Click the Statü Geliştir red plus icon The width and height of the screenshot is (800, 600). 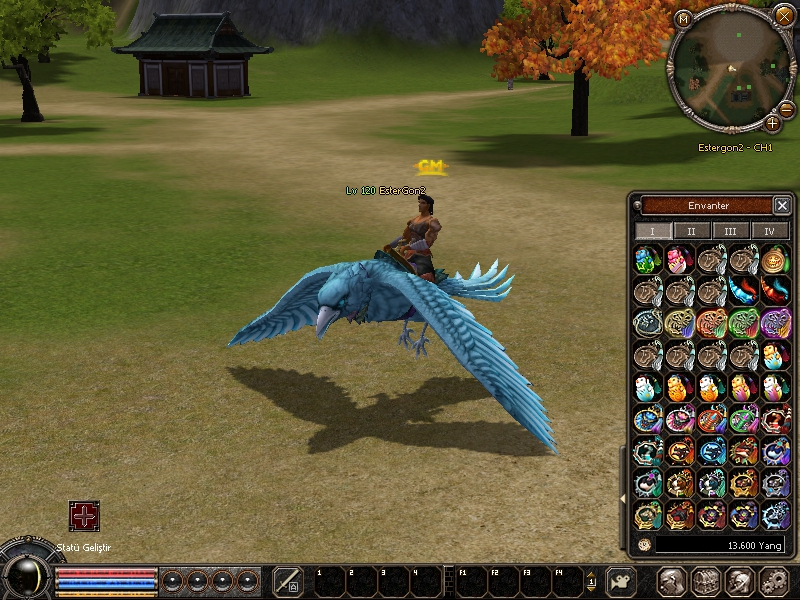(x=84, y=516)
